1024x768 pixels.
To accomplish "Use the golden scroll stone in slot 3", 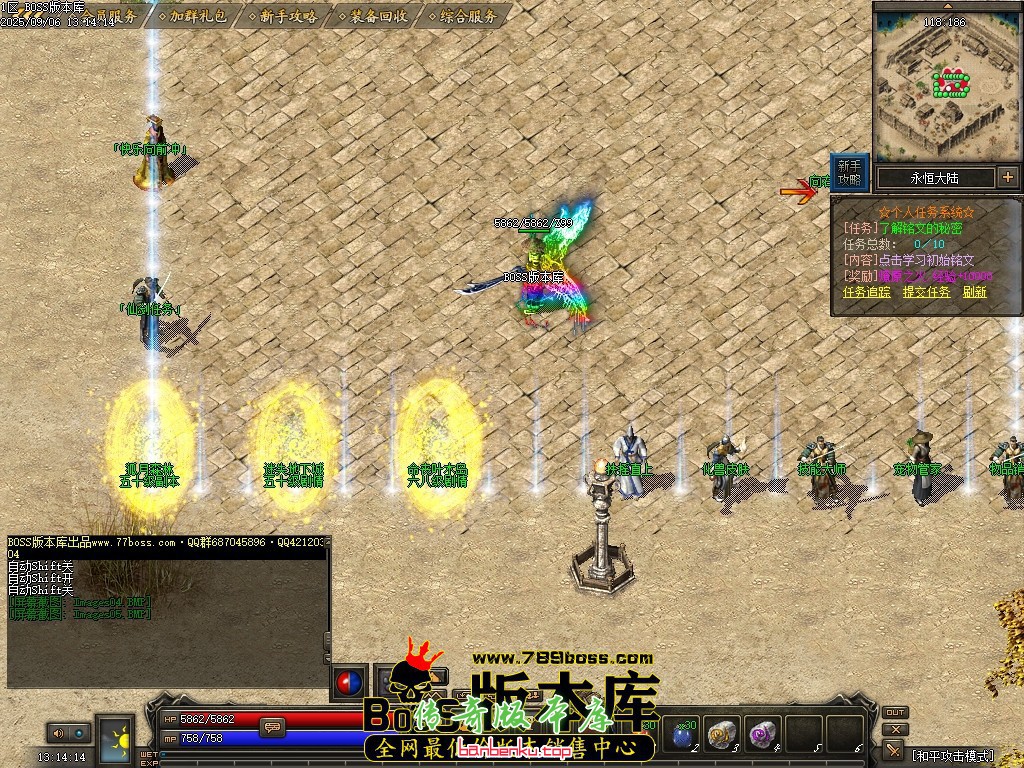I will 720,735.
